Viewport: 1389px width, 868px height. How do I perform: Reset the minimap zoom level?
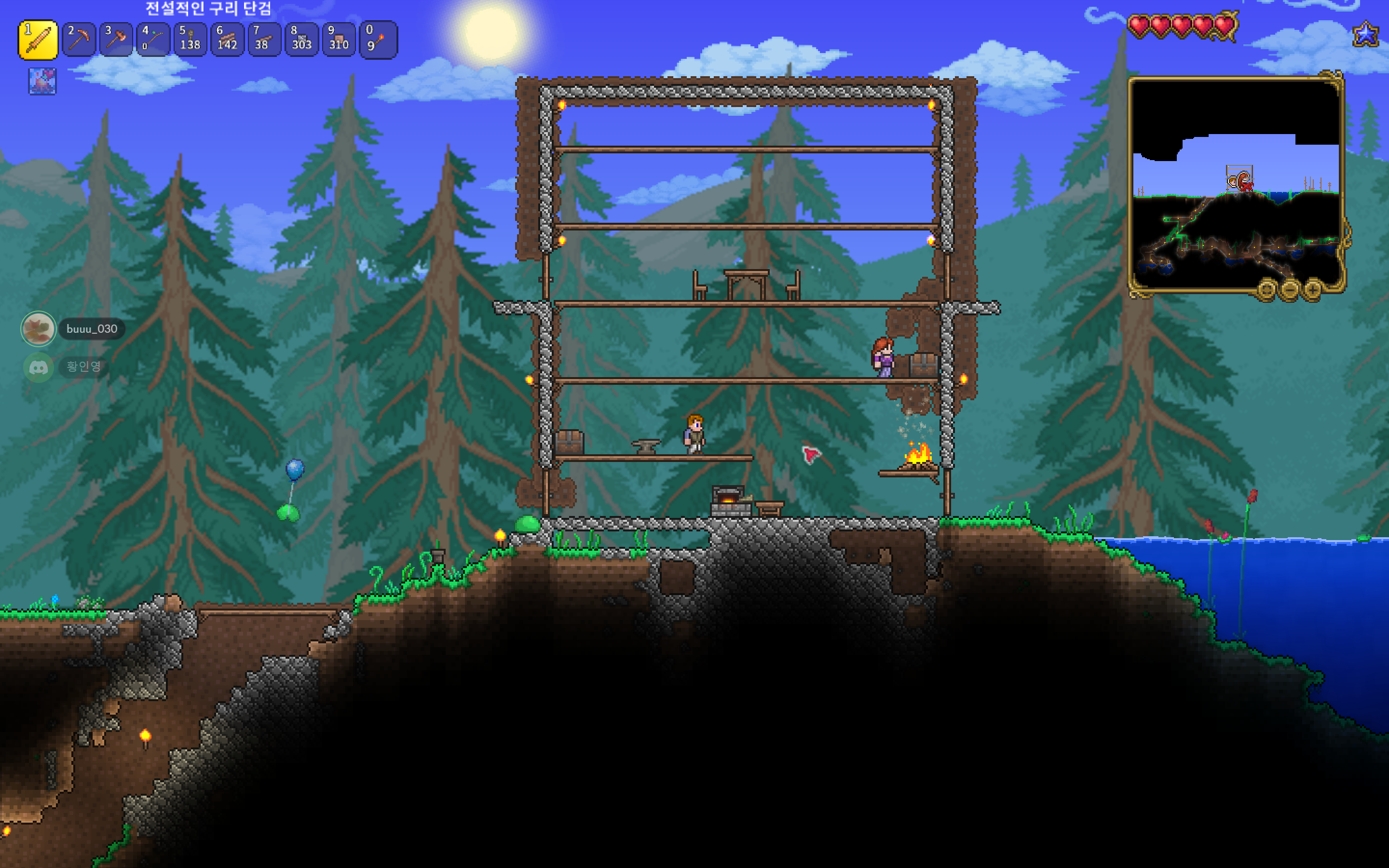tap(1266, 289)
